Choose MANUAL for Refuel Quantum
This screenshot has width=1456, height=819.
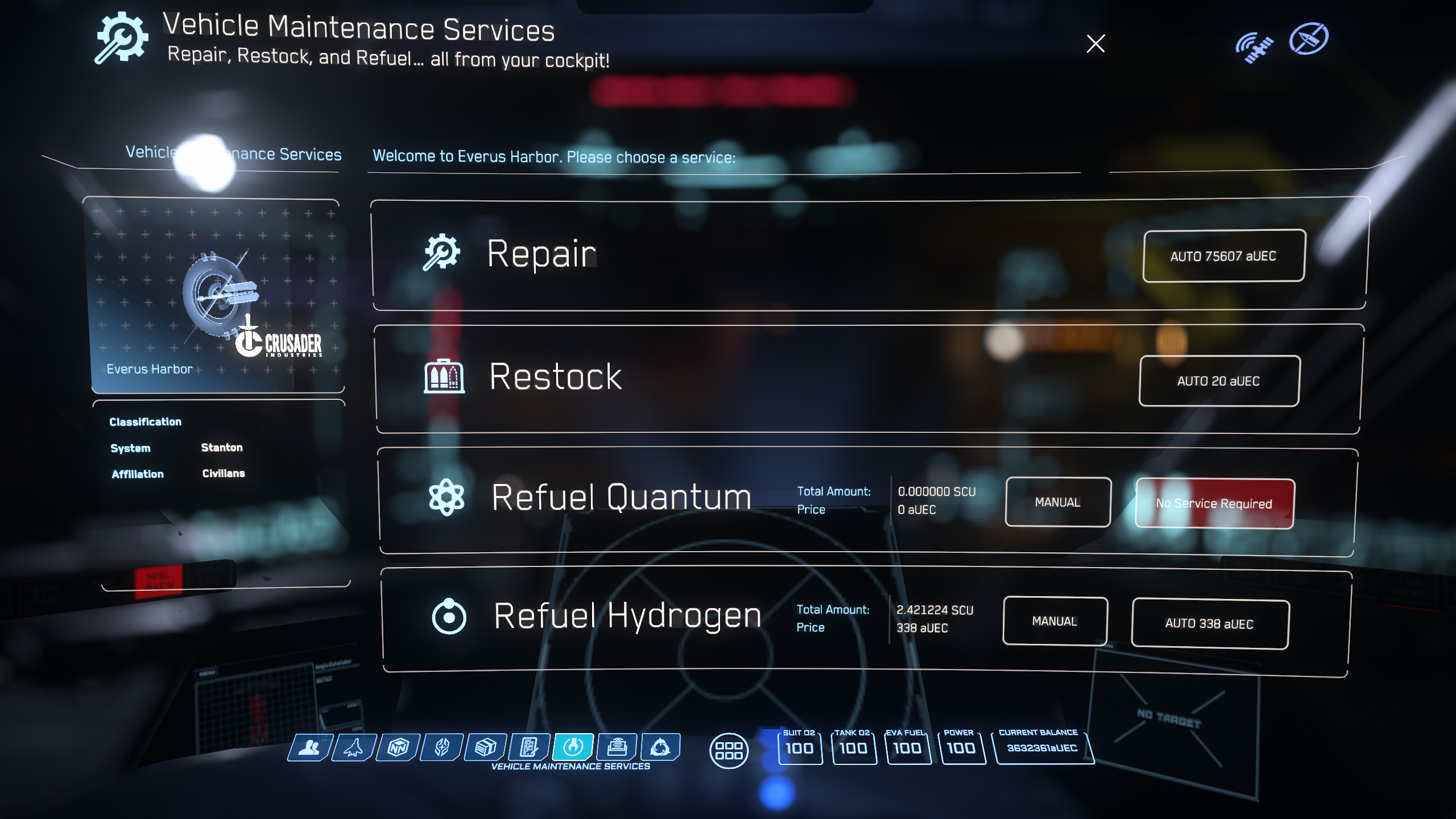(1057, 502)
